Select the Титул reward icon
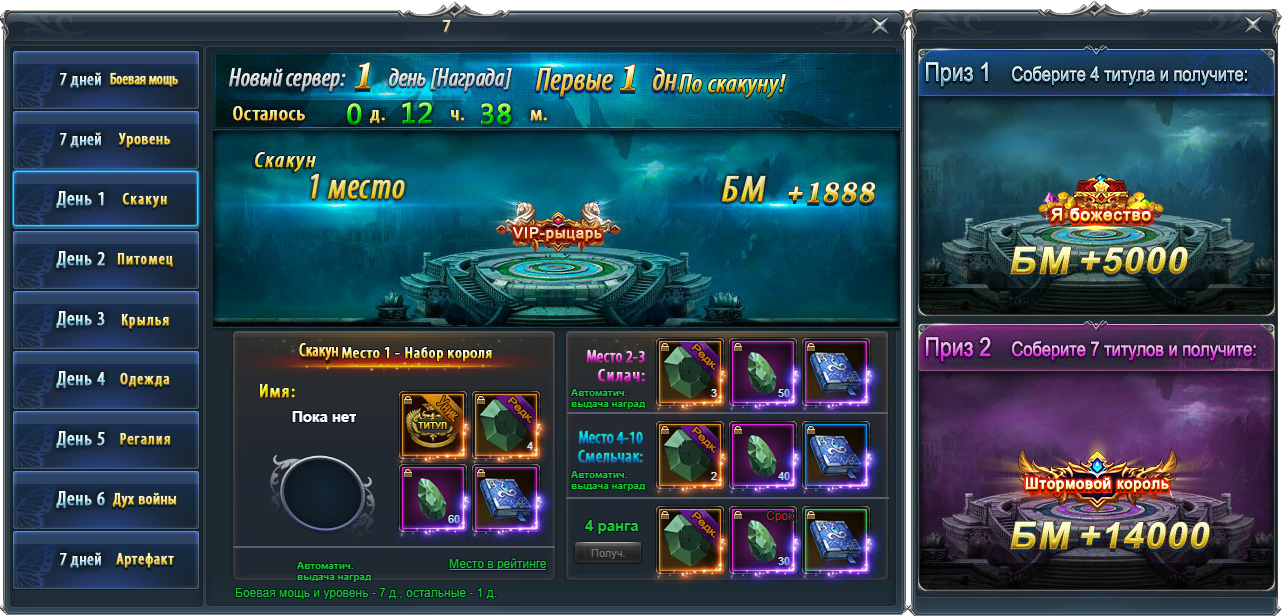The image size is (1282, 616). [433, 424]
